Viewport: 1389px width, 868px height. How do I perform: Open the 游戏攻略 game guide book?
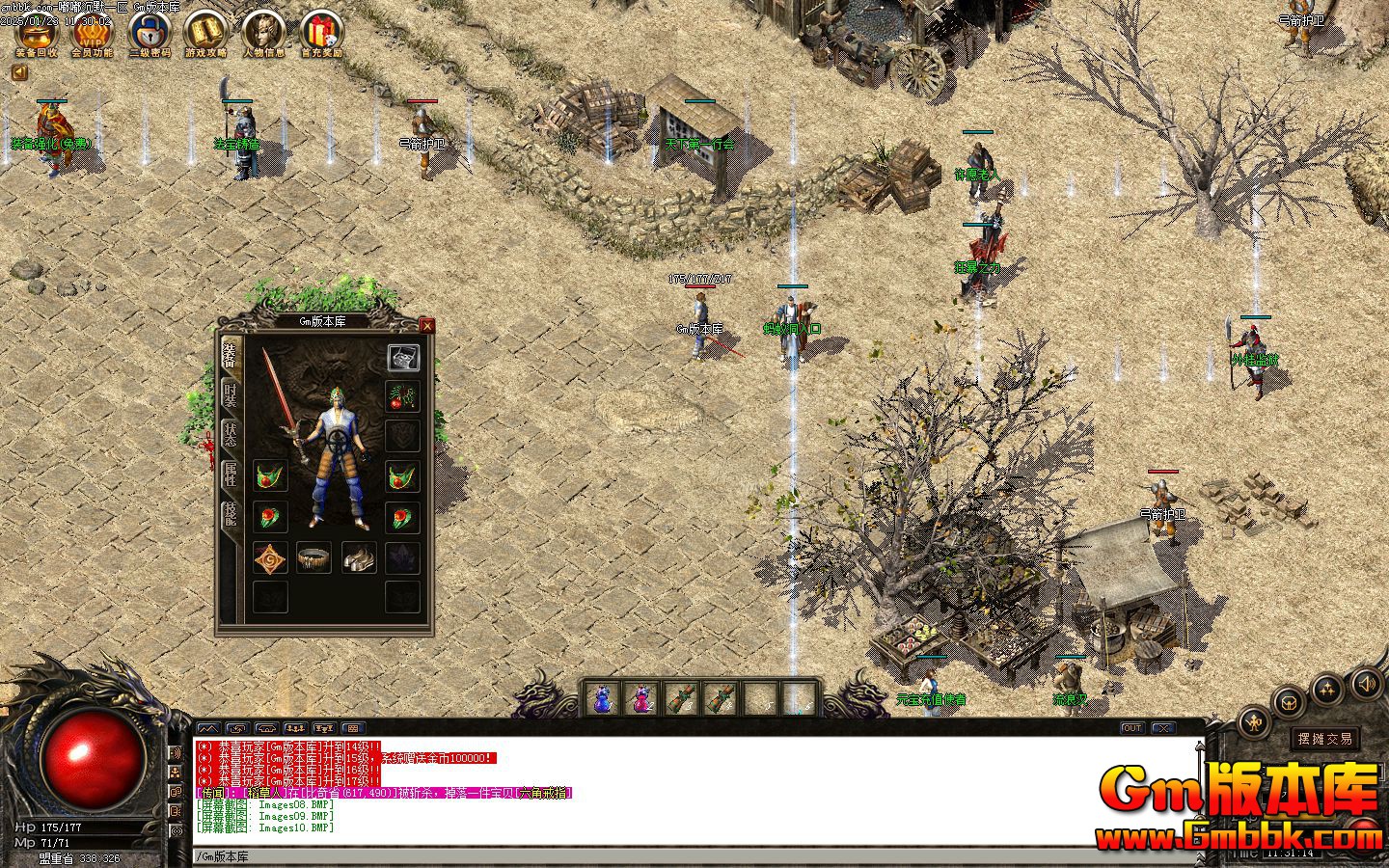[205, 33]
